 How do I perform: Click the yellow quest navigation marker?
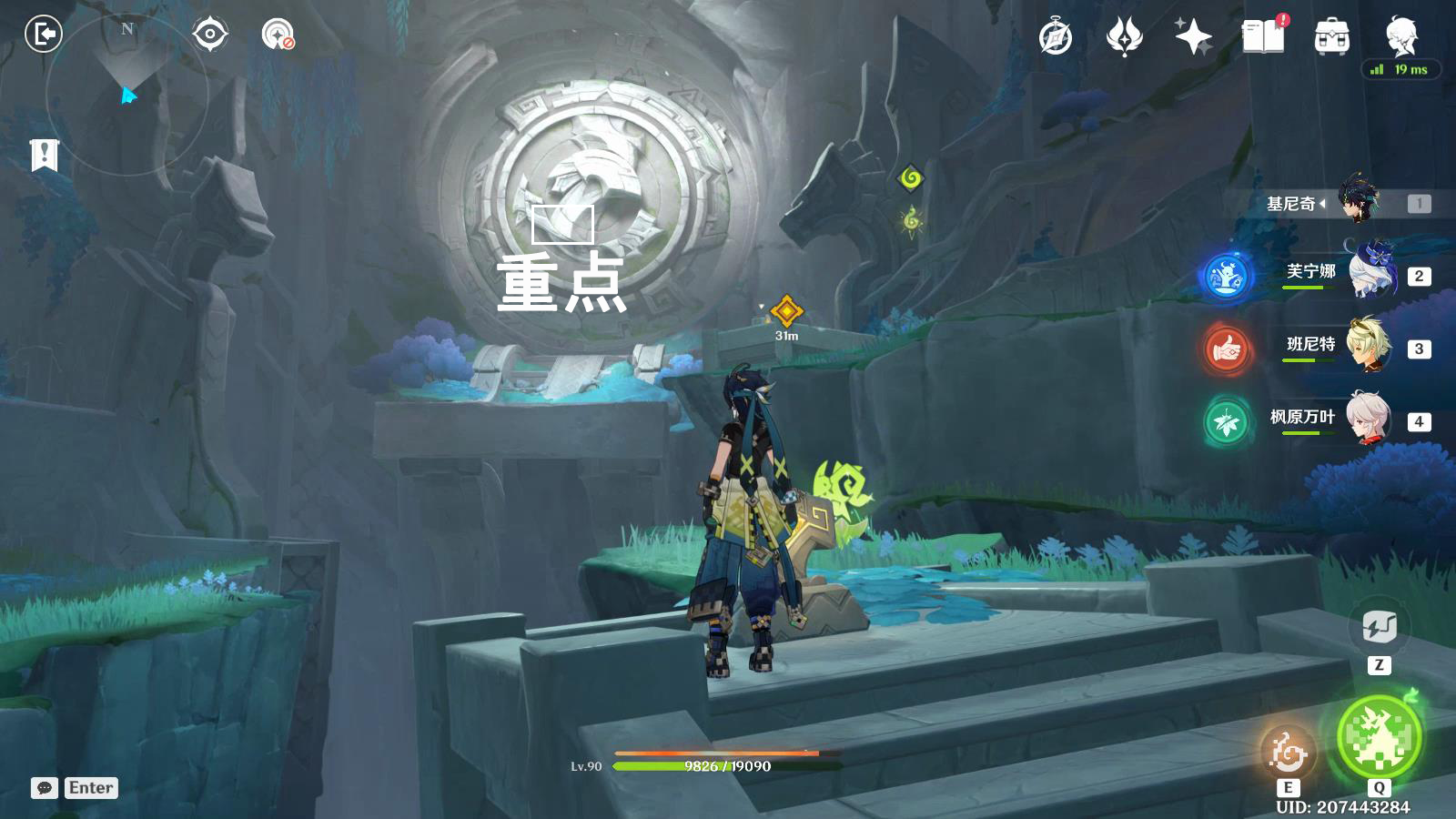786,311
